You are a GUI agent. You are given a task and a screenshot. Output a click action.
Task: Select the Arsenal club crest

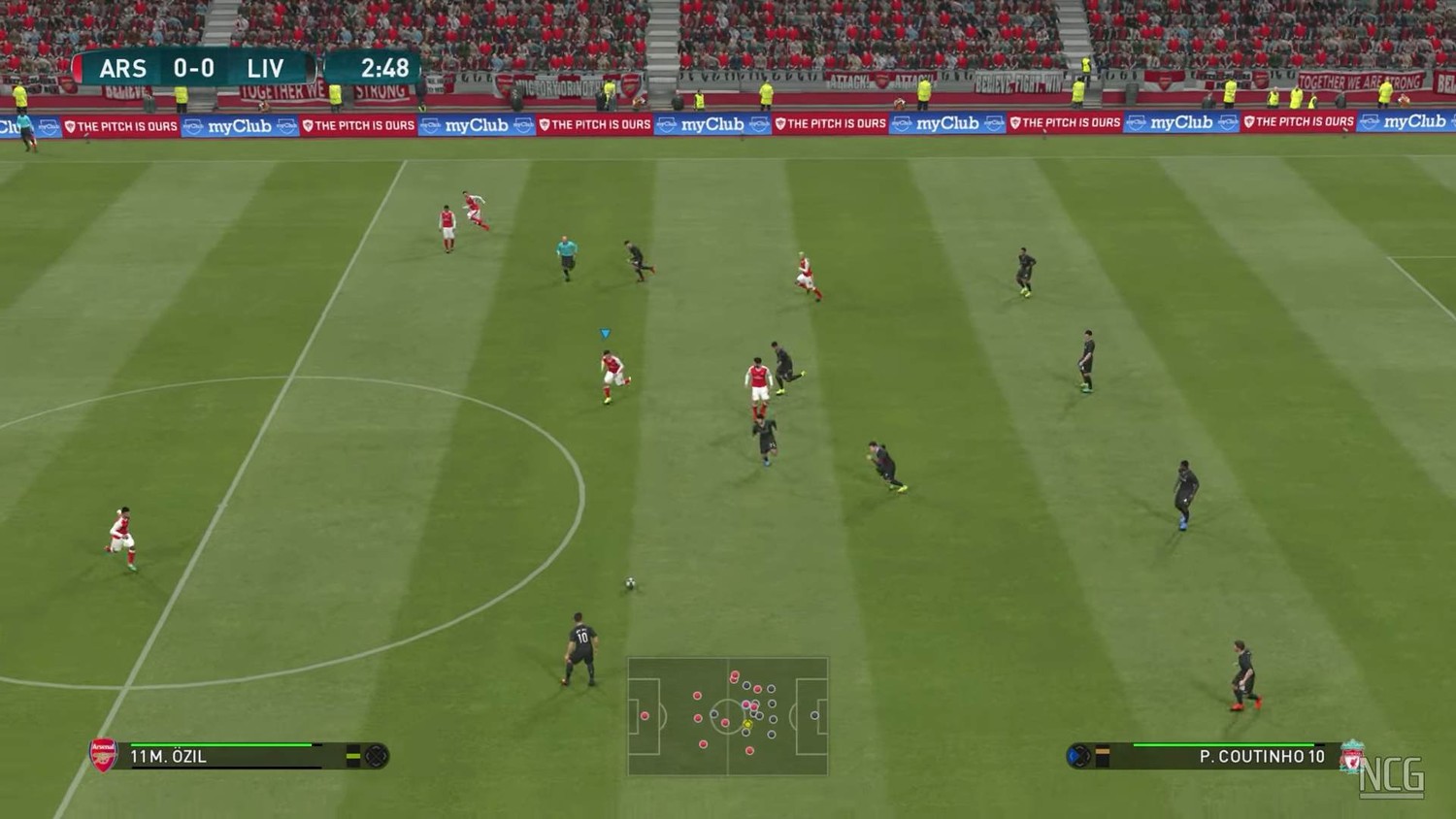point(103,755)
